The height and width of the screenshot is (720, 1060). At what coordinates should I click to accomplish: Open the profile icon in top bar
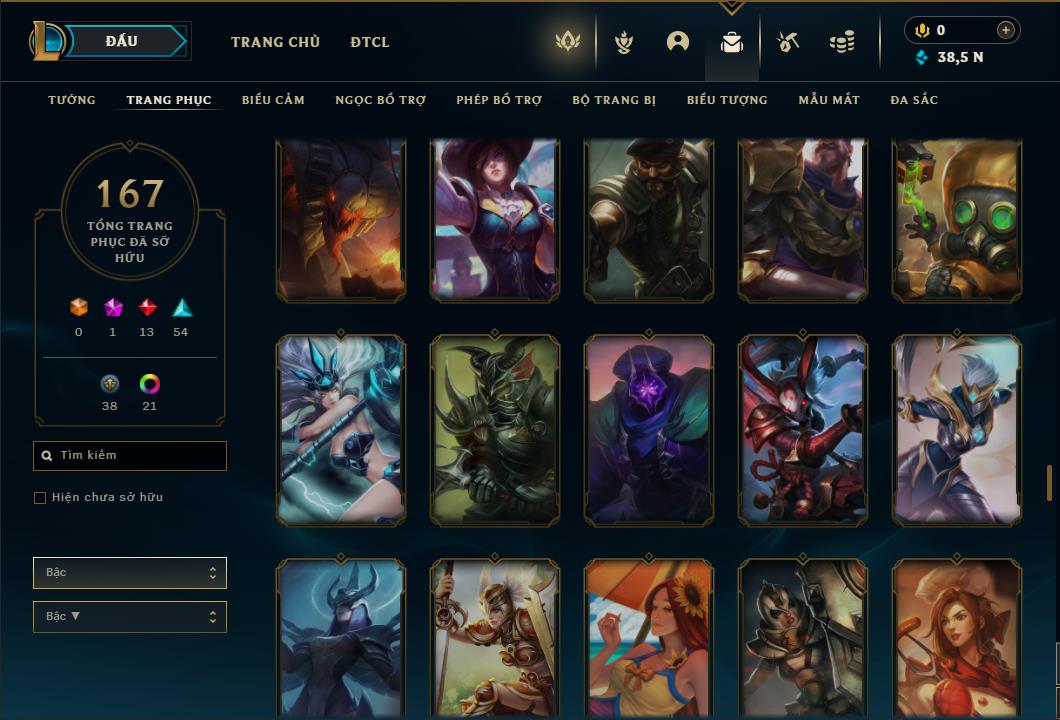point(678,42)
